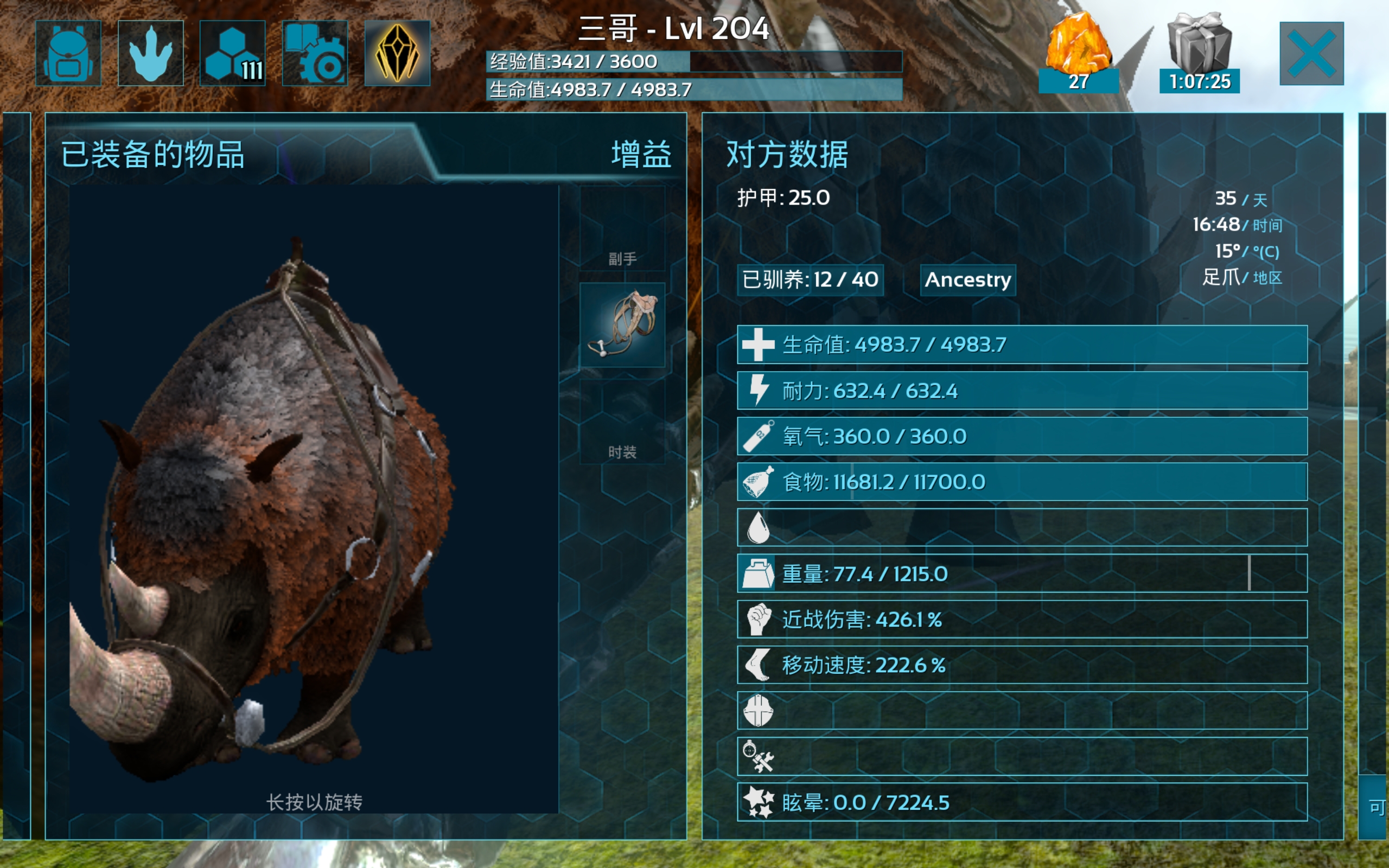Open the book and gear crafting tab
This screenshot has width=1389, height=868.
315,53
